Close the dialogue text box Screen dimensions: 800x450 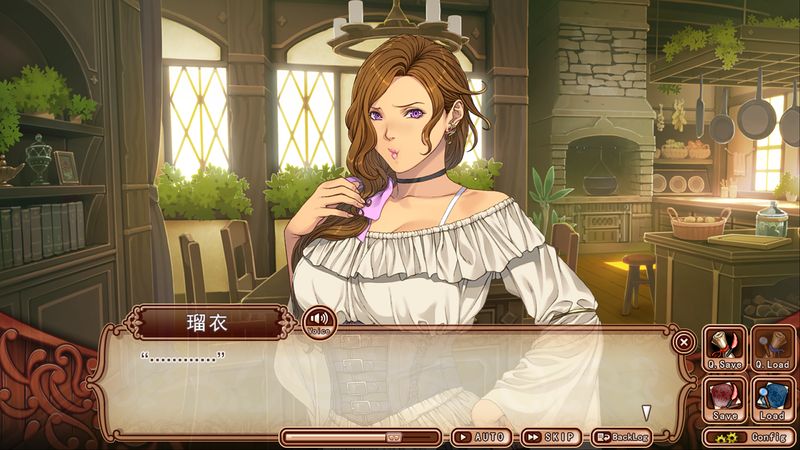[x=683, y=342]
